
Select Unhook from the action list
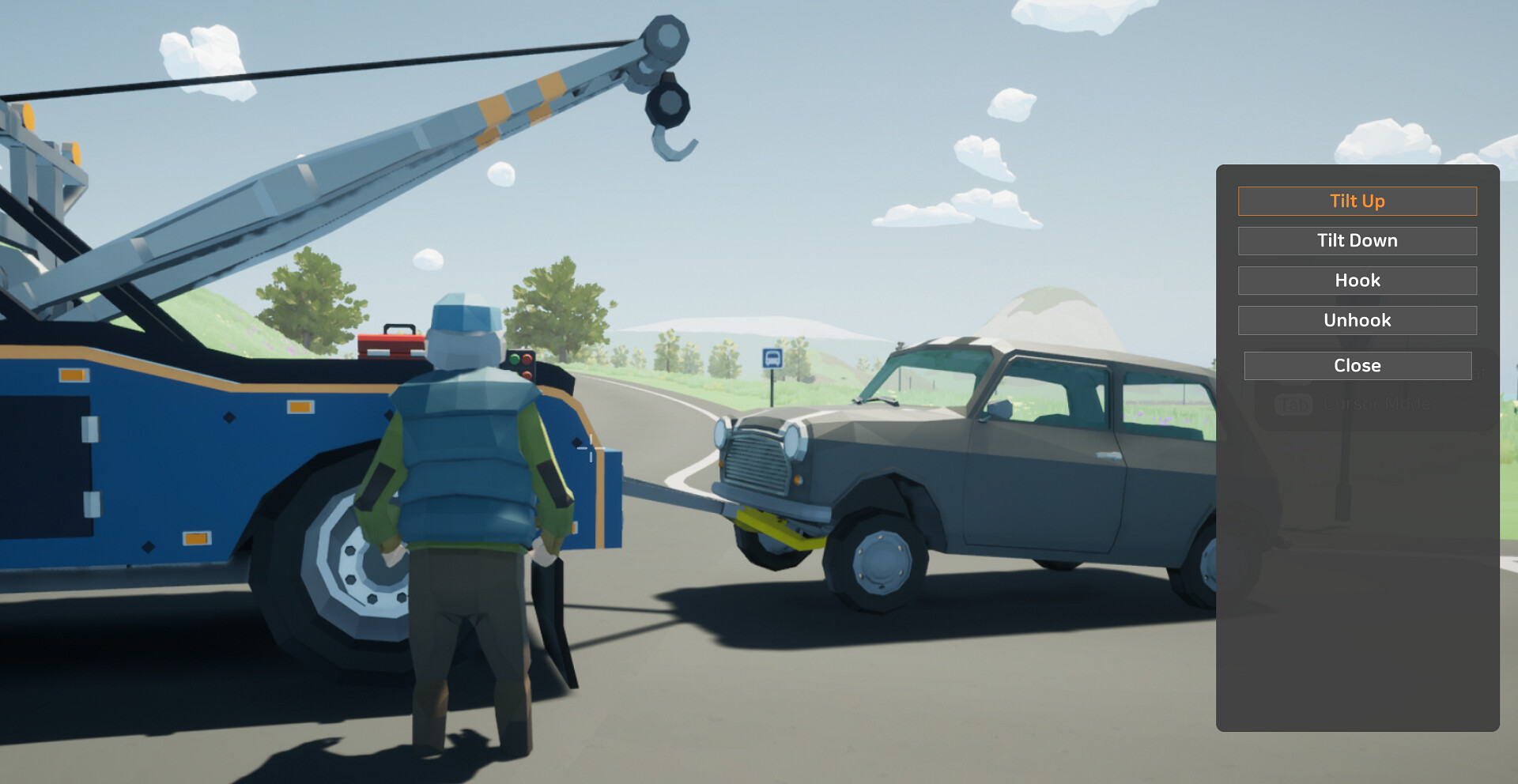click(x=1357, y=320)
